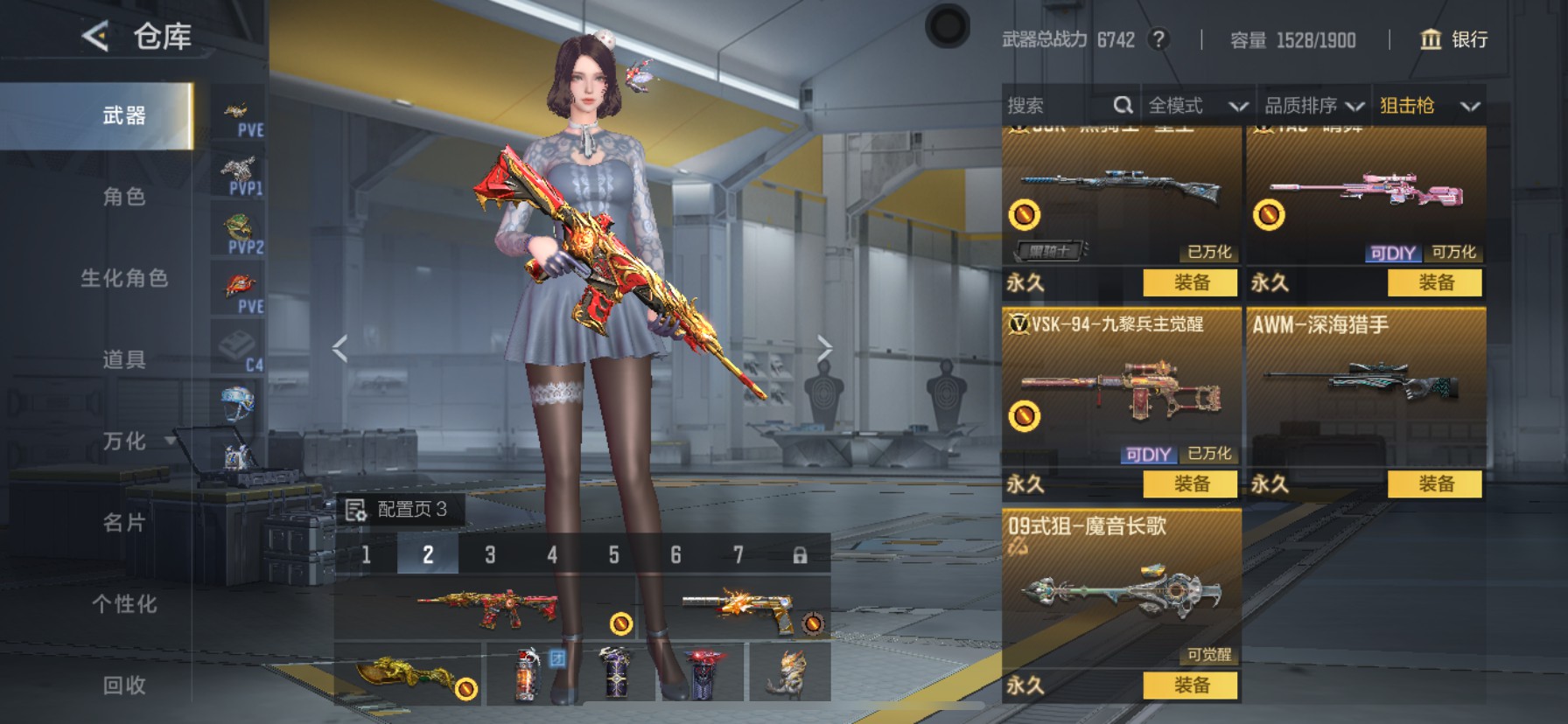Open the 银行 bank
Viewport: 1568px width, 724px height.
1453,39
